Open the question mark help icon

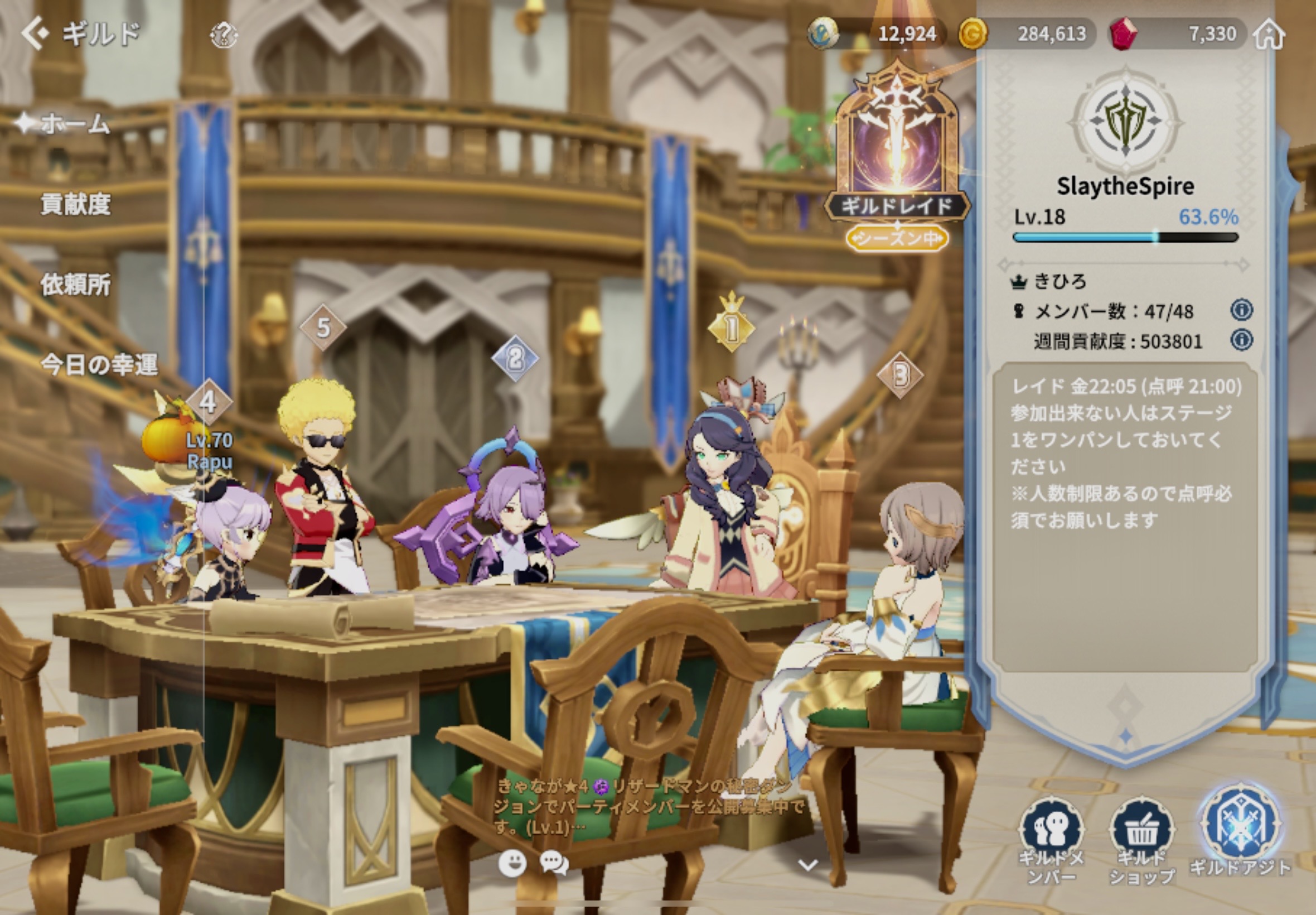pos(223,36)
